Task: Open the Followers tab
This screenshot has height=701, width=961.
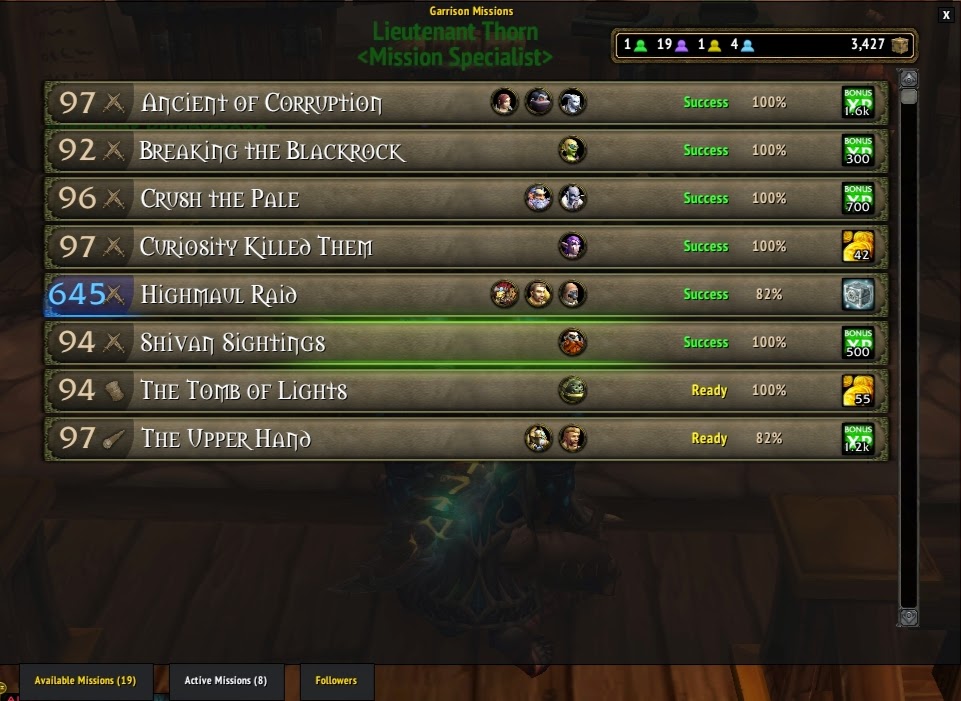Action: (336, 681)
